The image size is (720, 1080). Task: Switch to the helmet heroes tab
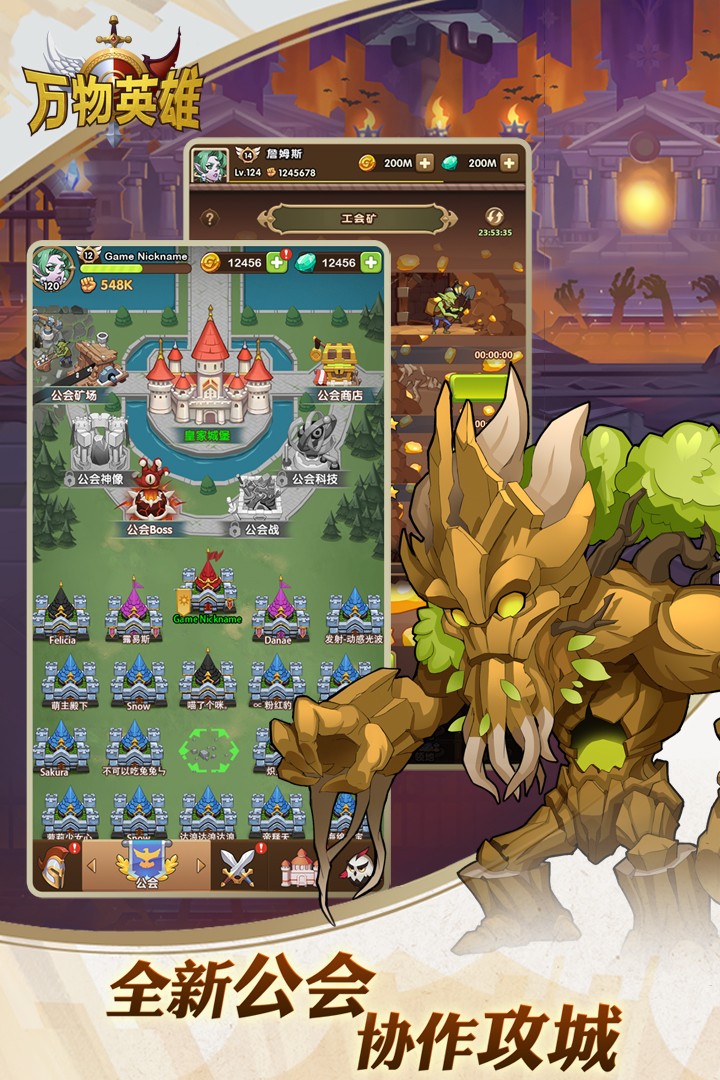(56, 866)
